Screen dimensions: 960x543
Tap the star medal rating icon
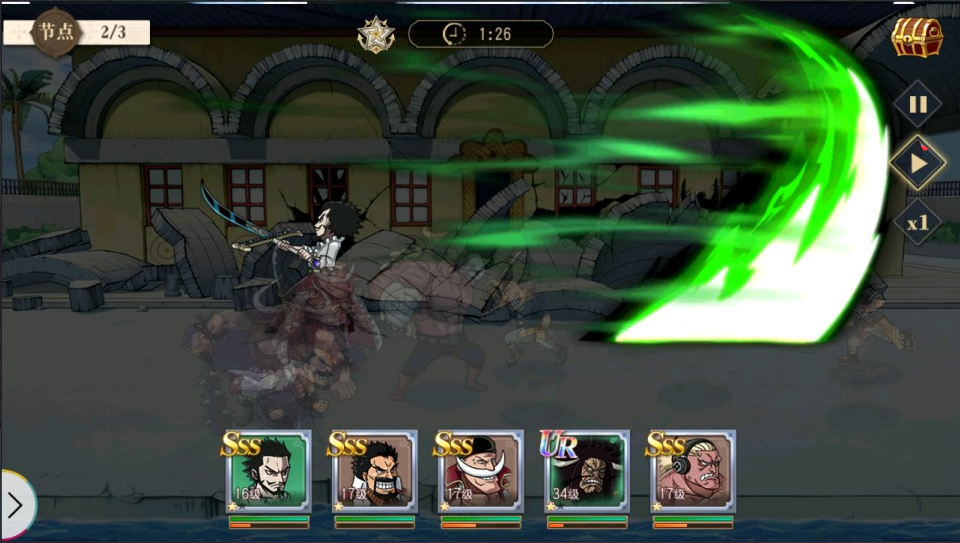(376, 34)
